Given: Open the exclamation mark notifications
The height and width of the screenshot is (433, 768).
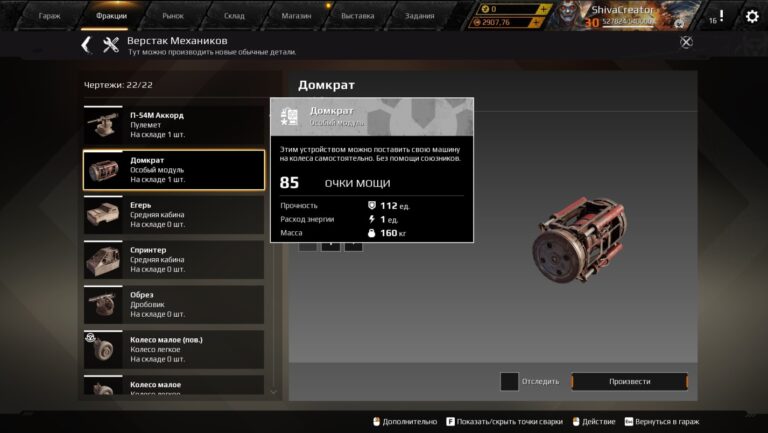Looking at the screenshot, I should pyautogui.click(x=721, y=16).
